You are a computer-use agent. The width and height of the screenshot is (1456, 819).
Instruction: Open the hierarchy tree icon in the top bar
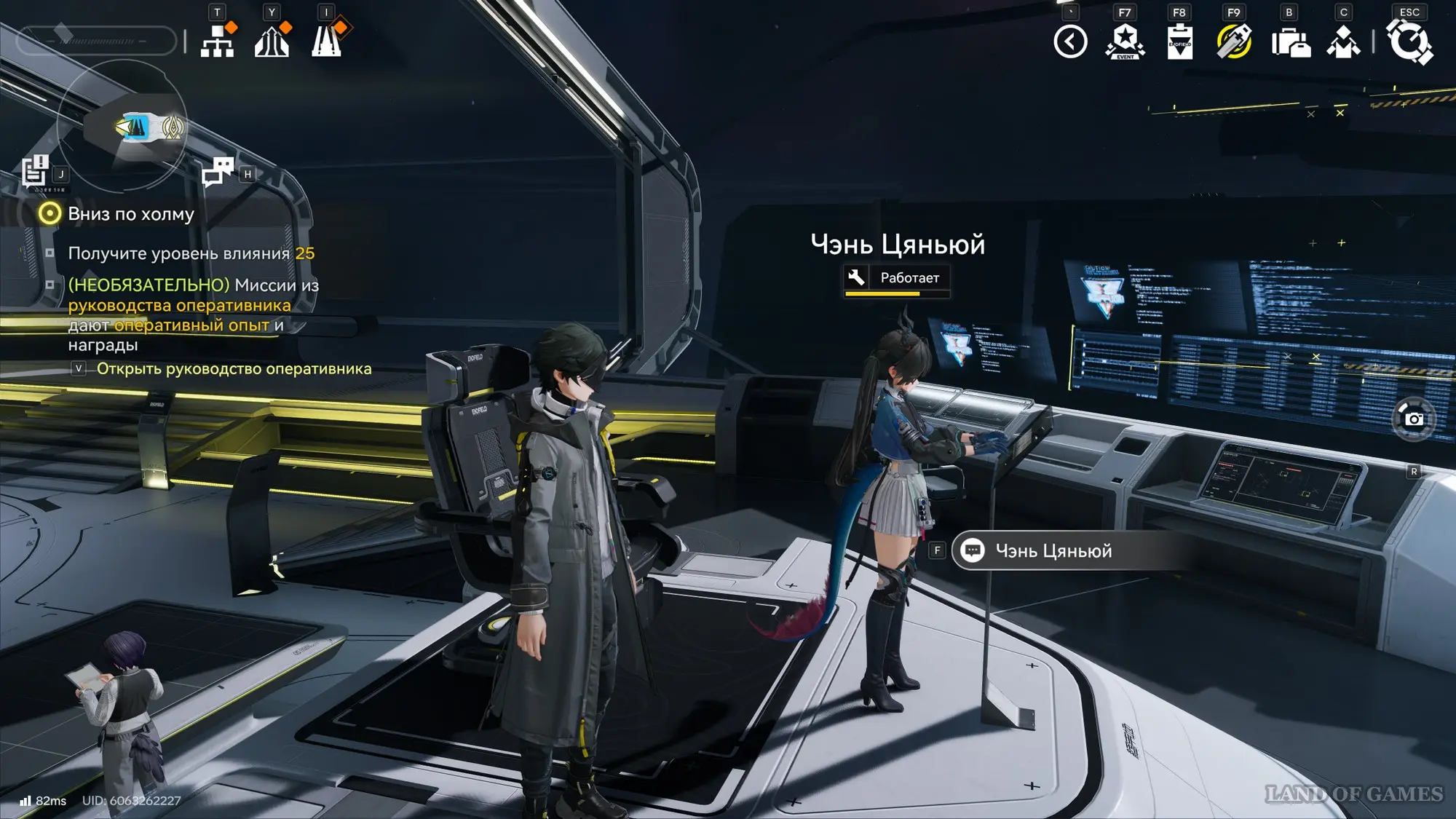point(217,41)
